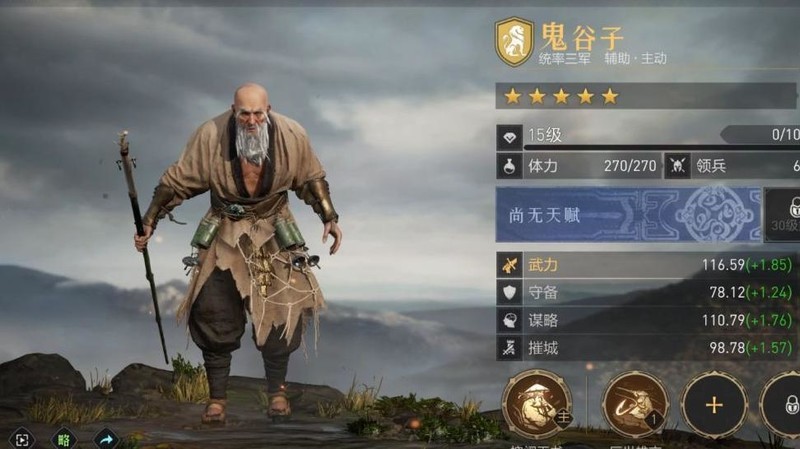Tap the locked level-30 talent slot
This screenshot has height=449, width=800.
784,214
